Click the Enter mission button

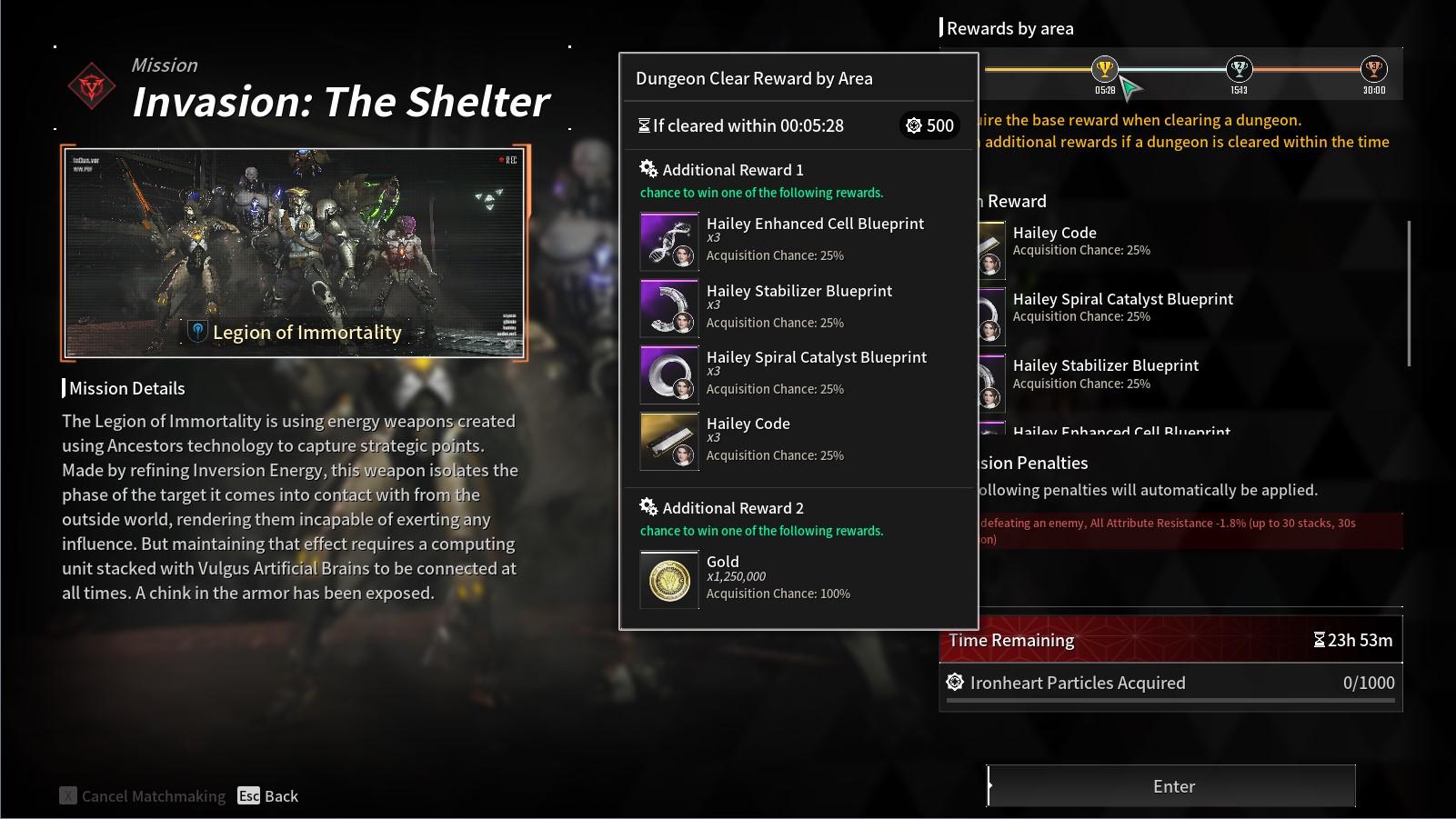click(x=1172, y=786)
